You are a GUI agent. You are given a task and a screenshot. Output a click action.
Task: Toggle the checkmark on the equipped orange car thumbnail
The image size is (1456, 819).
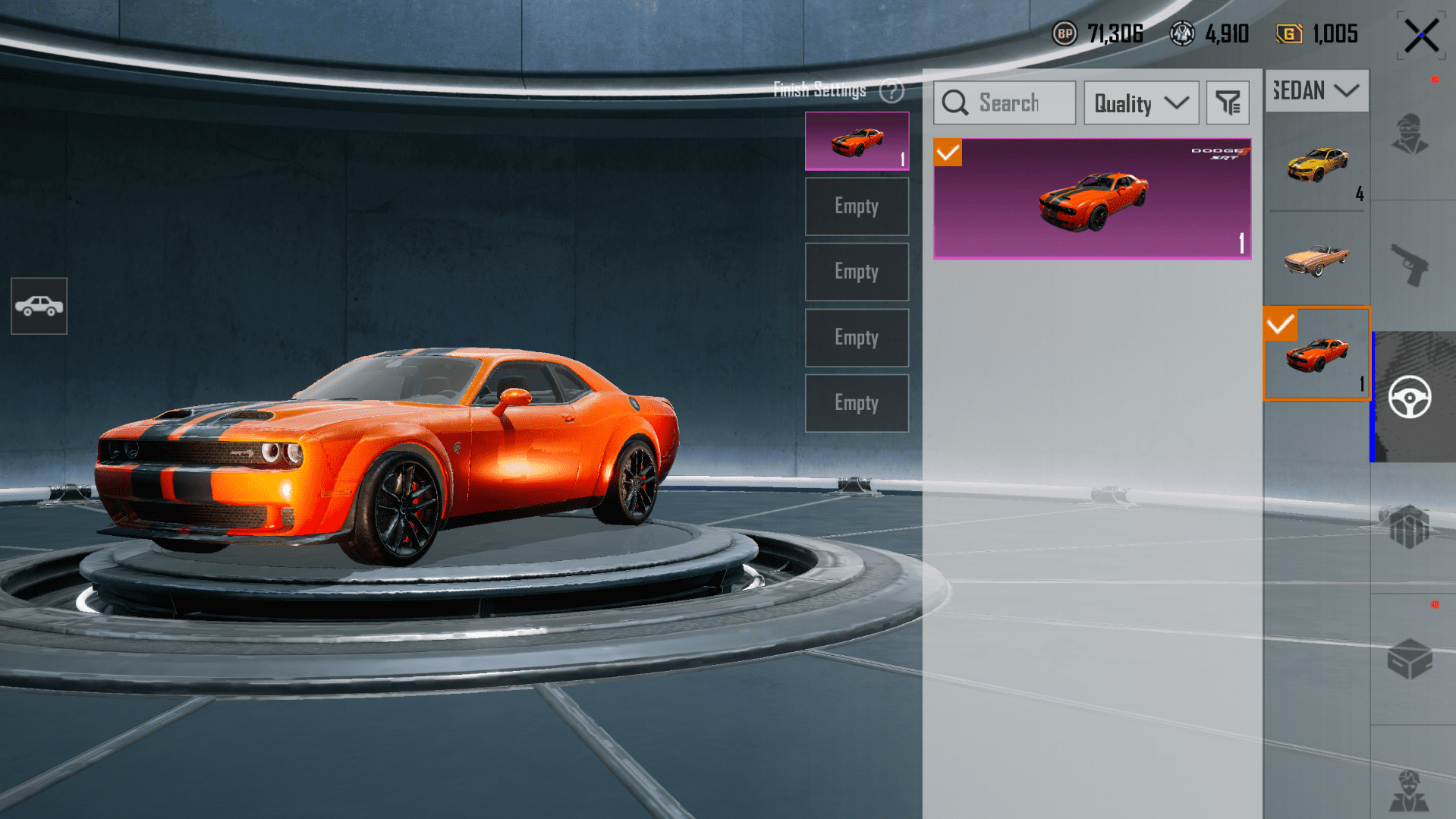tap(1282, 325)
